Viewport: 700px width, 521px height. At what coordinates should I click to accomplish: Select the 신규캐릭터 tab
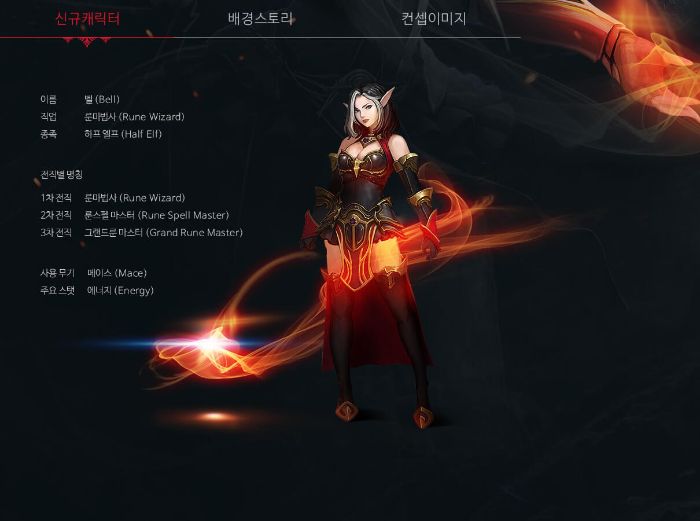[87, 19]
